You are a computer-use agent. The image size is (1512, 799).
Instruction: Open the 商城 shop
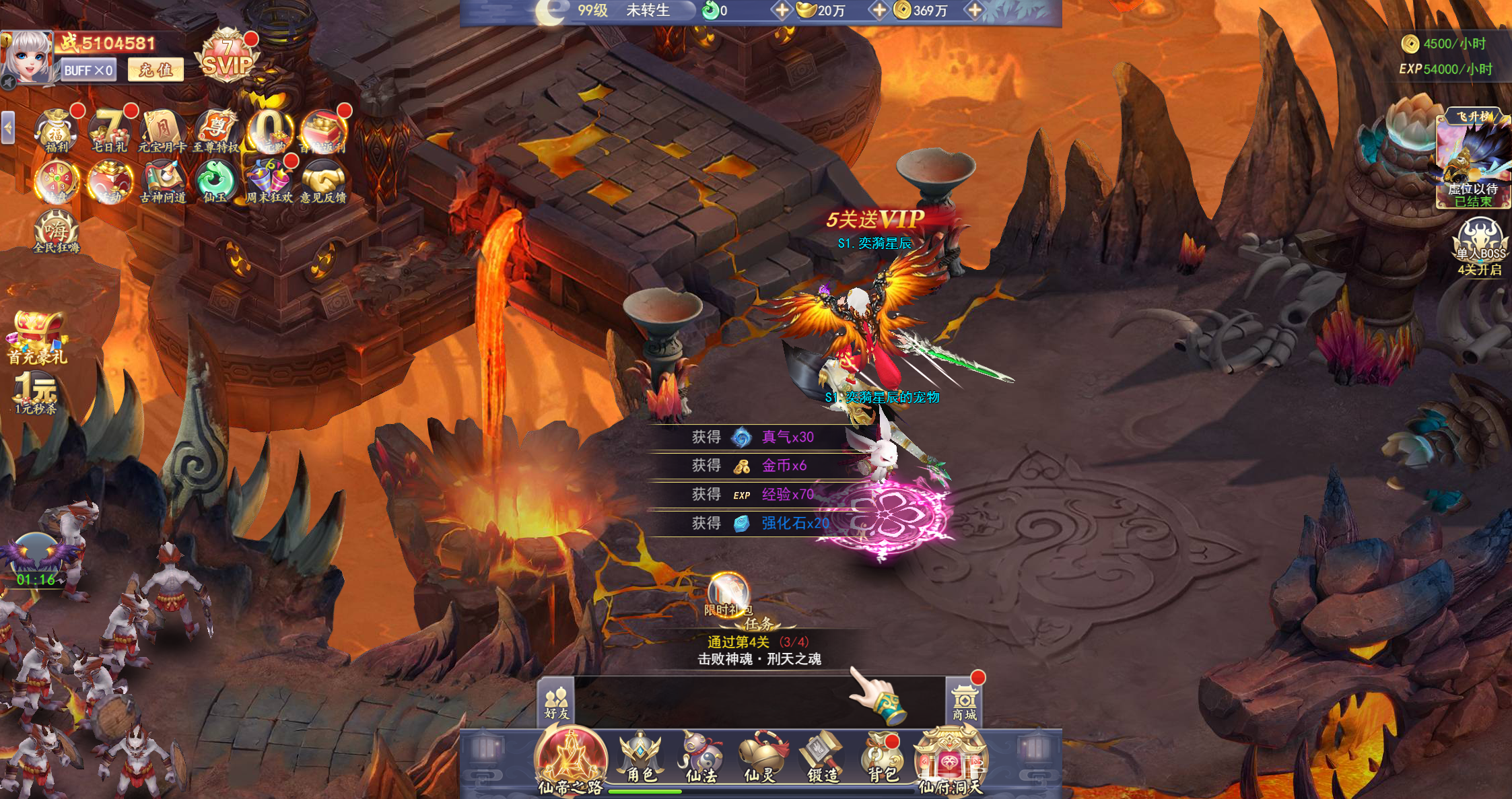pos(964,702)
